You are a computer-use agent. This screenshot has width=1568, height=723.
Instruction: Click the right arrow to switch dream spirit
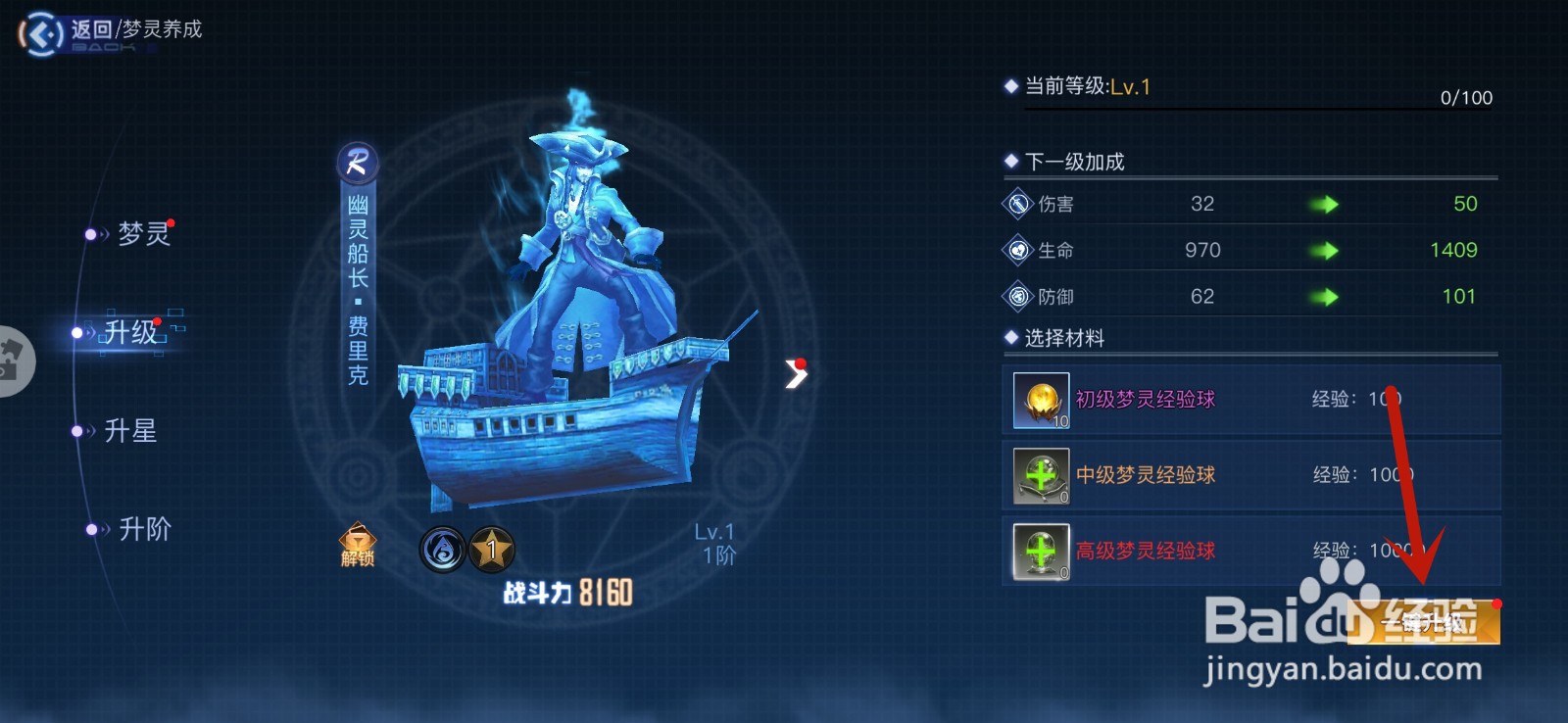click(x=796, y=373)
